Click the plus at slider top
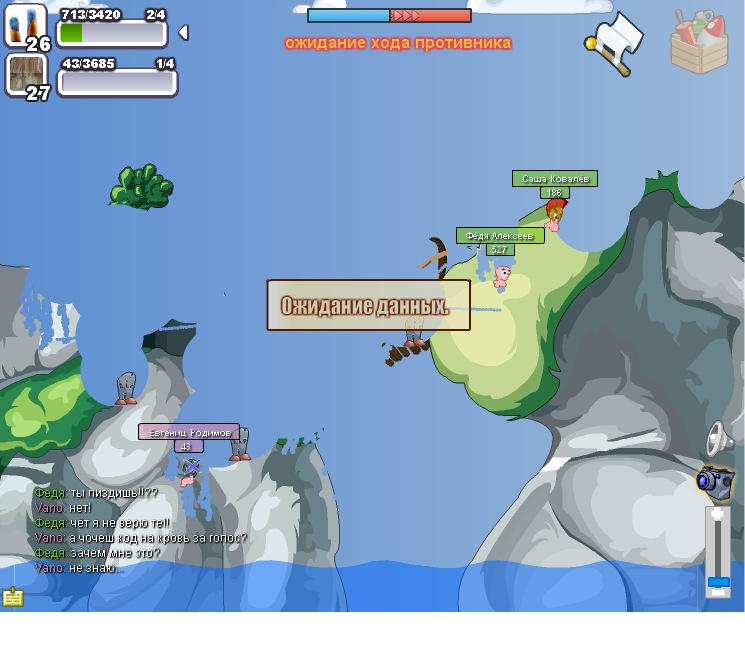Viewport: 745px width, 650px height. tap(718, 513)
